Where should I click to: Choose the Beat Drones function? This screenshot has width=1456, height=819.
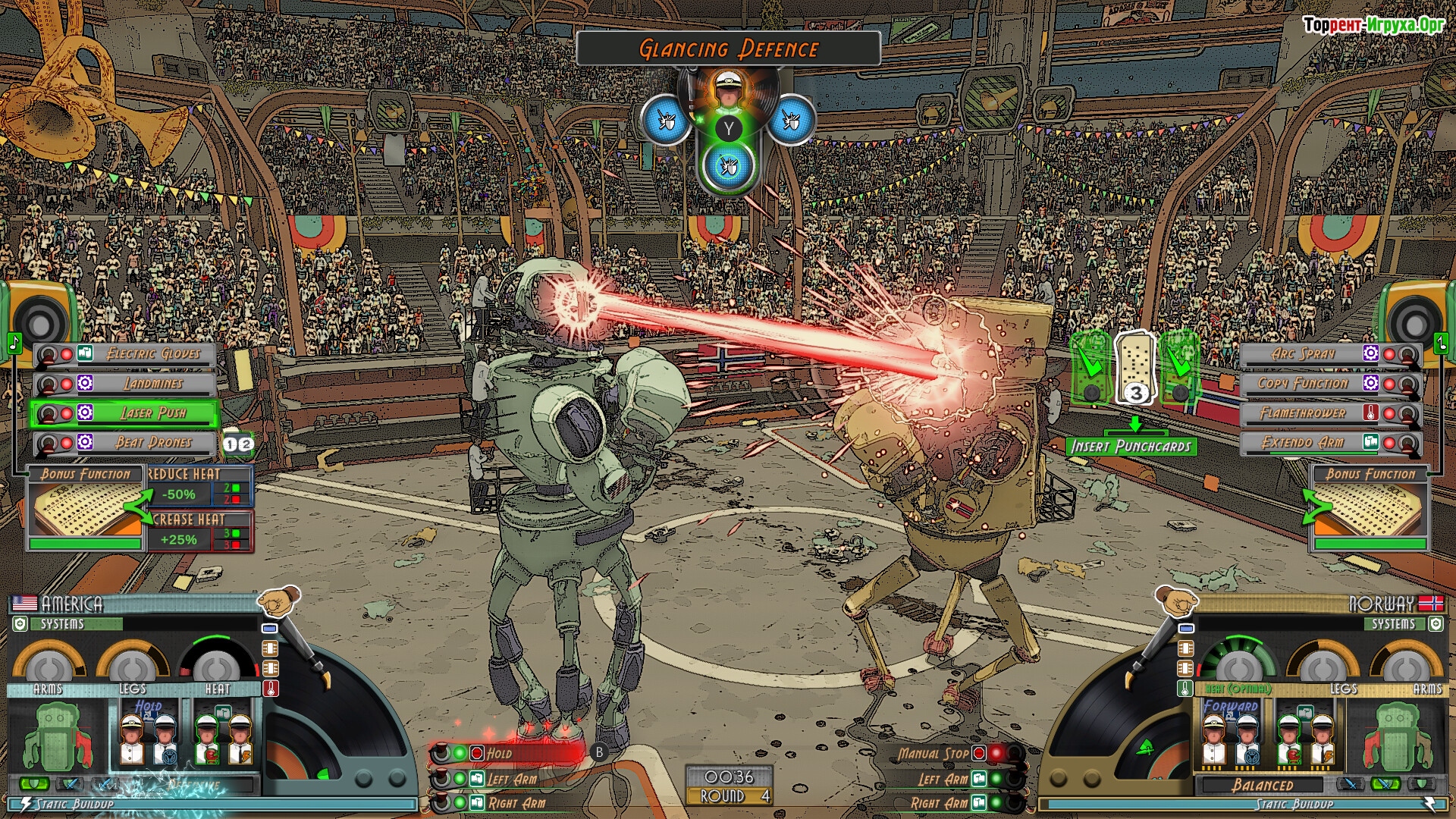tap(152, 443)
